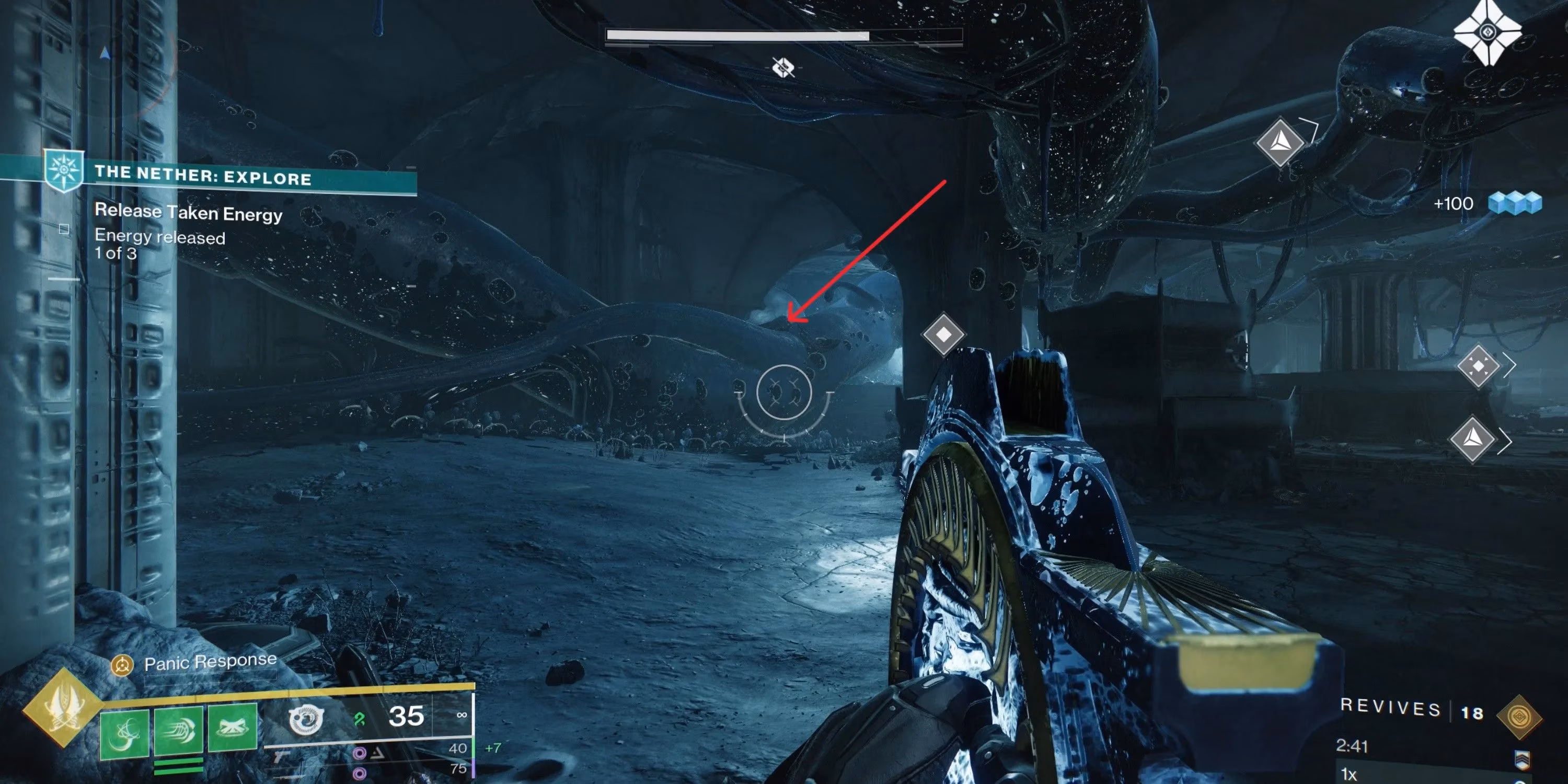The height and width of the screenshot is (784, 1568).
Task: Click the boss health bar at top center
Action: point(784,36)
